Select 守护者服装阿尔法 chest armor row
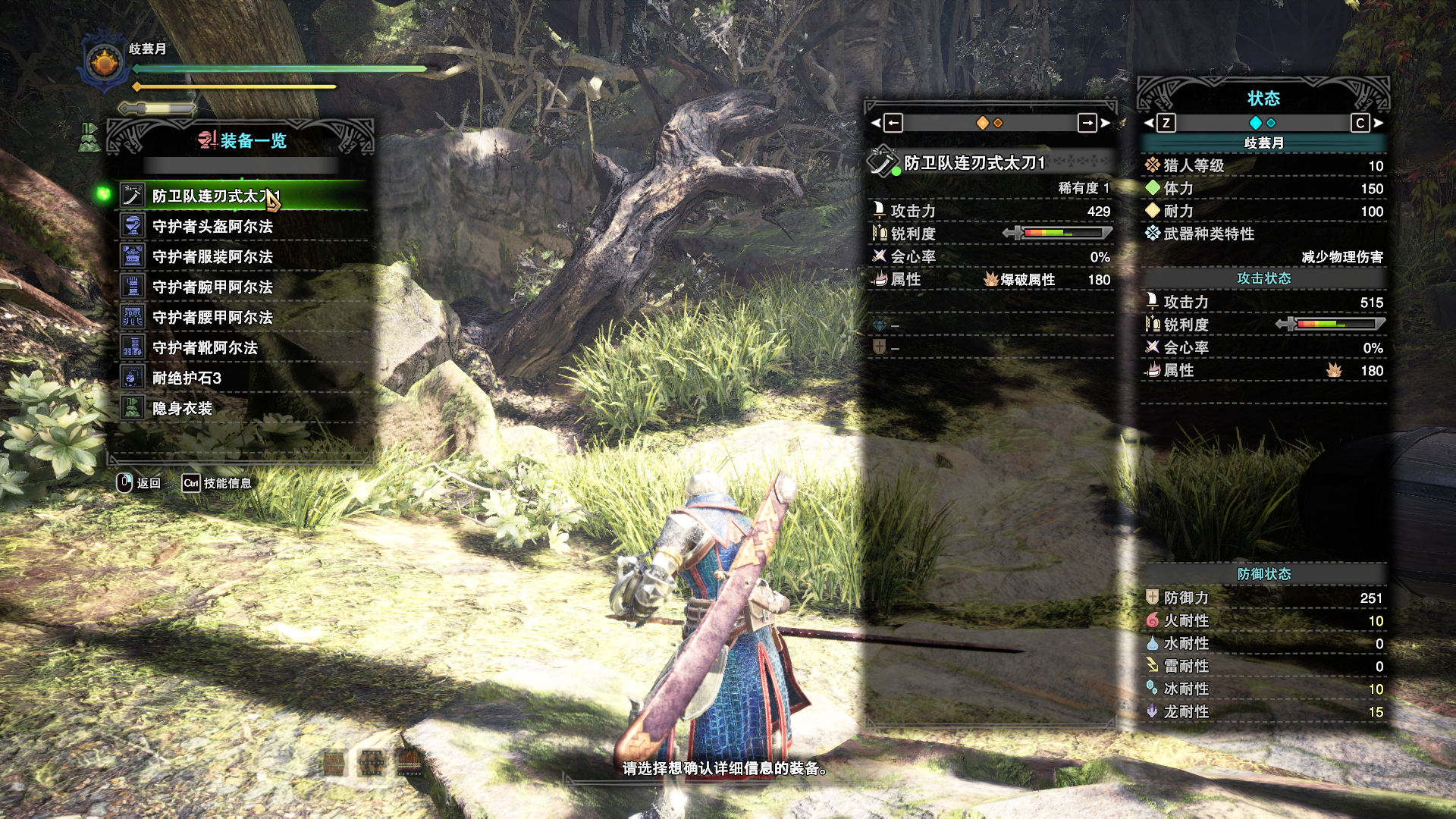 coord(212,257)
